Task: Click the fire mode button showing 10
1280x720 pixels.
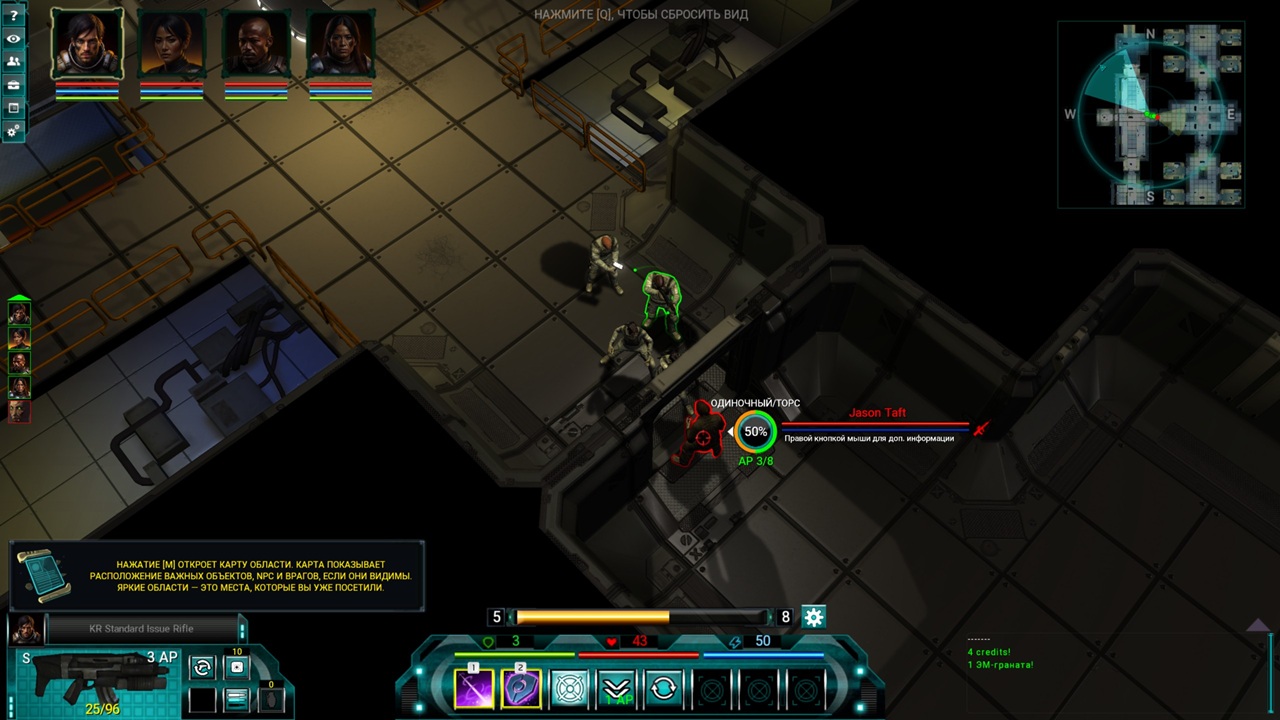Action: click(x=237, y=667)
